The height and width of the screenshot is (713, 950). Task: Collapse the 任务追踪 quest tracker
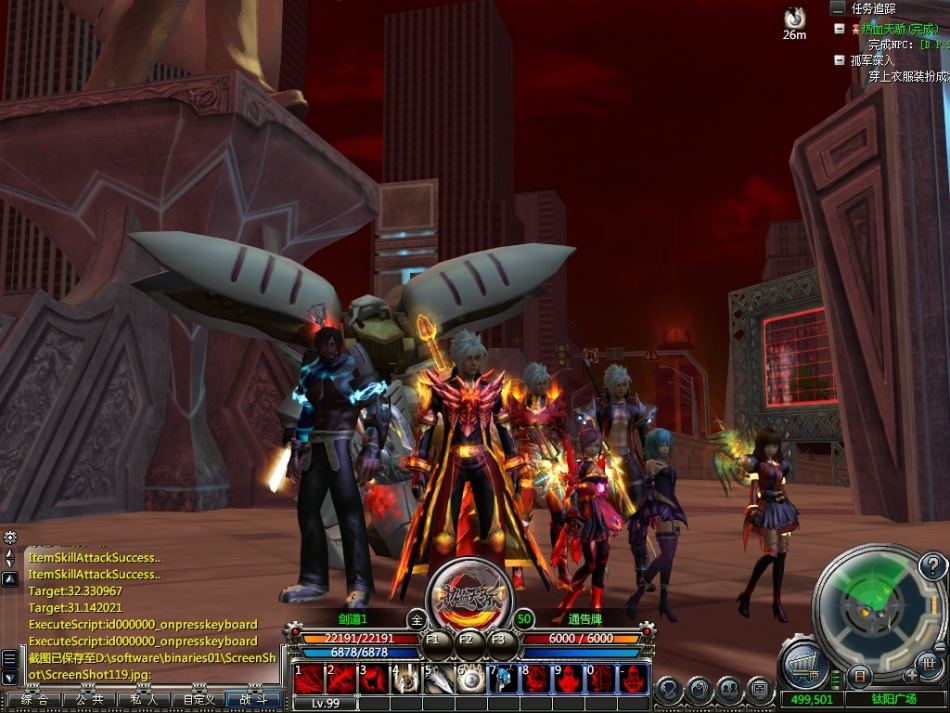coord(837,7)
